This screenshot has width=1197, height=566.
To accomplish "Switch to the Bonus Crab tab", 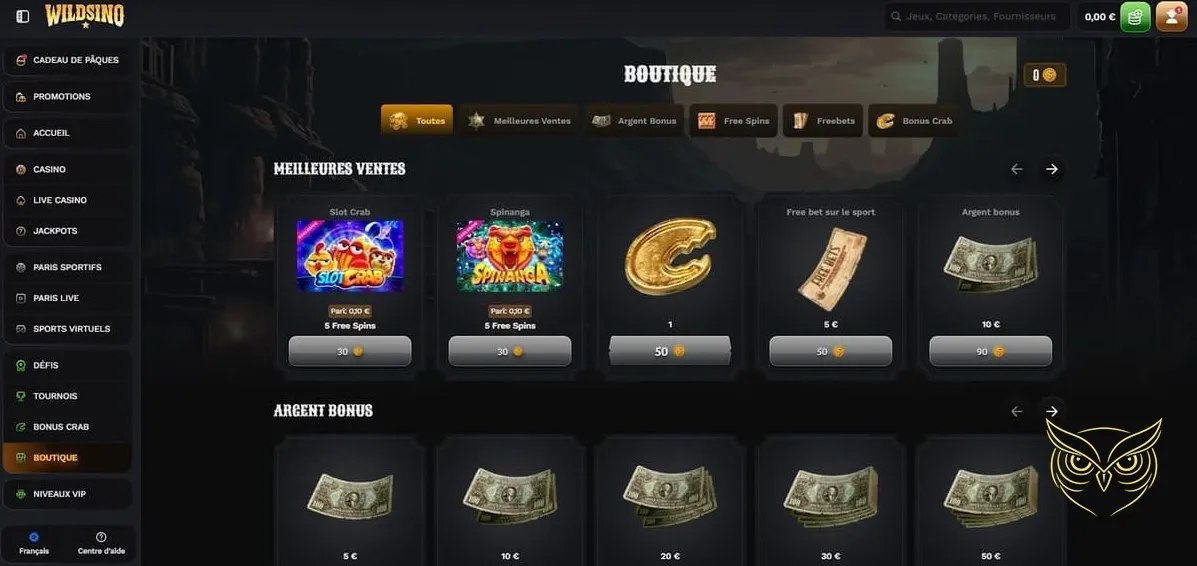I will 914,121.
